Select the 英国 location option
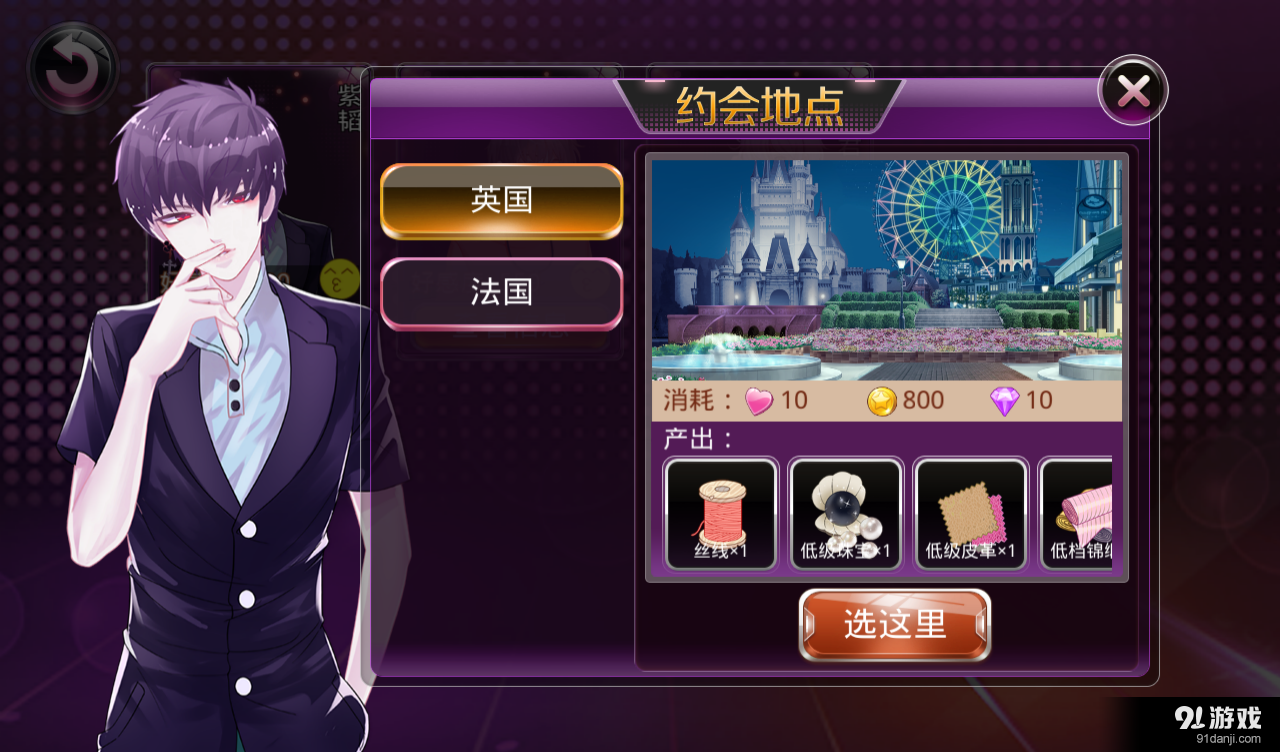This screenshot has width=1280, height=752. [501, 200]
